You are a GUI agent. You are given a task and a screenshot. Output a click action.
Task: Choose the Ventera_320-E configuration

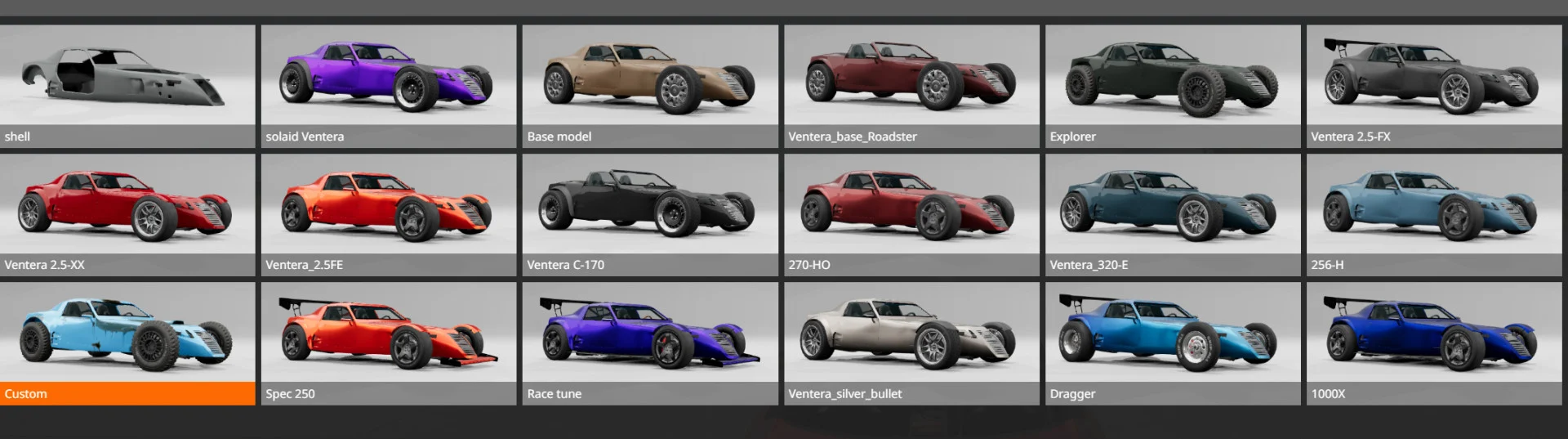click(1173, 214)
